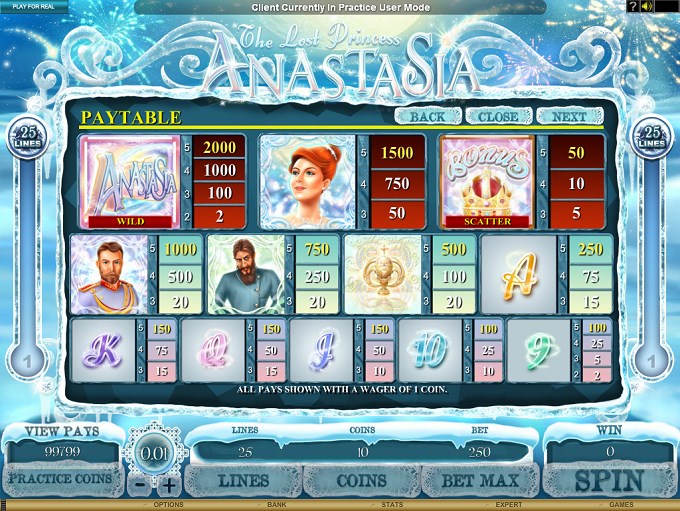Screen dimensions: 680x511
Task: Switch to Expert mode
Action: click(x=507, y=505)
